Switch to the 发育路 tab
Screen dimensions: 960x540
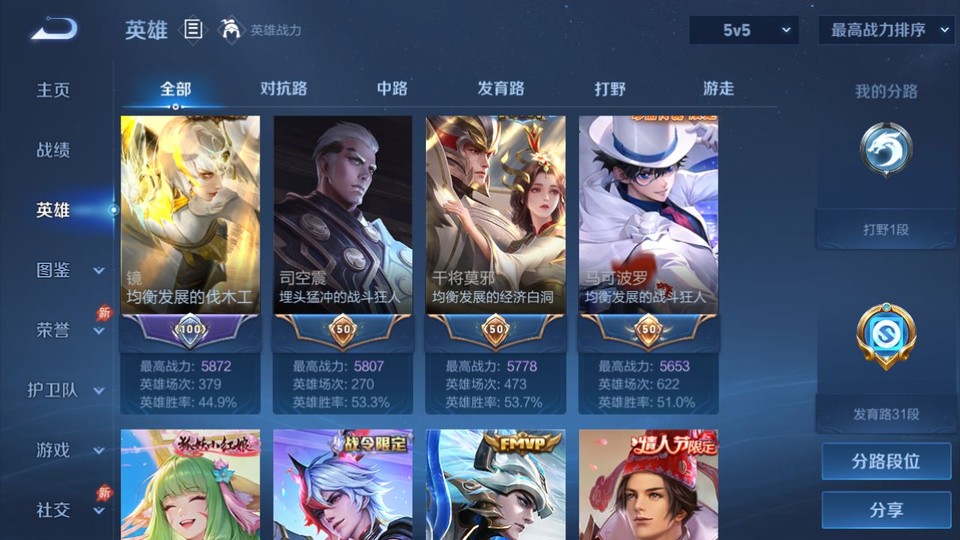point(501,88)
